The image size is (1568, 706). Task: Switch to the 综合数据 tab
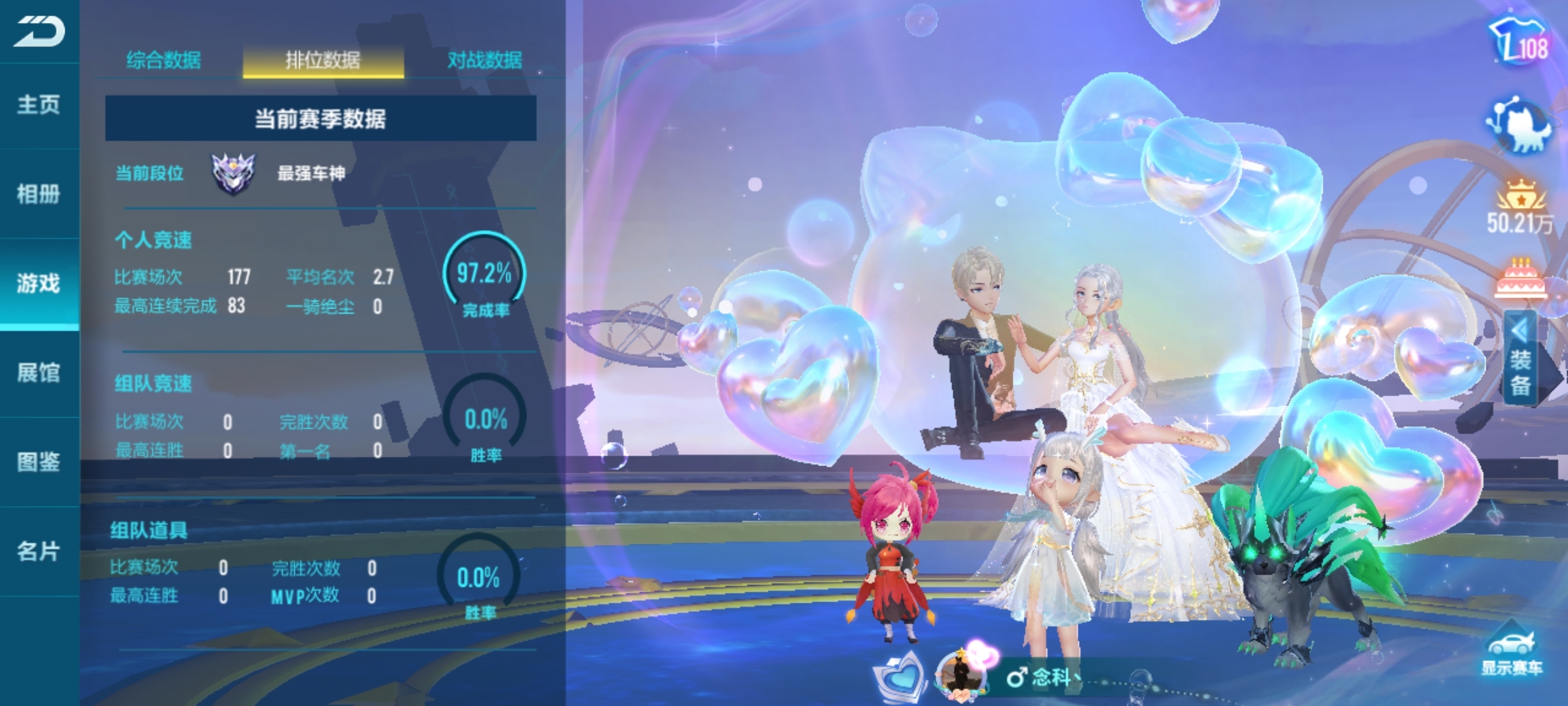pos(163,61)
